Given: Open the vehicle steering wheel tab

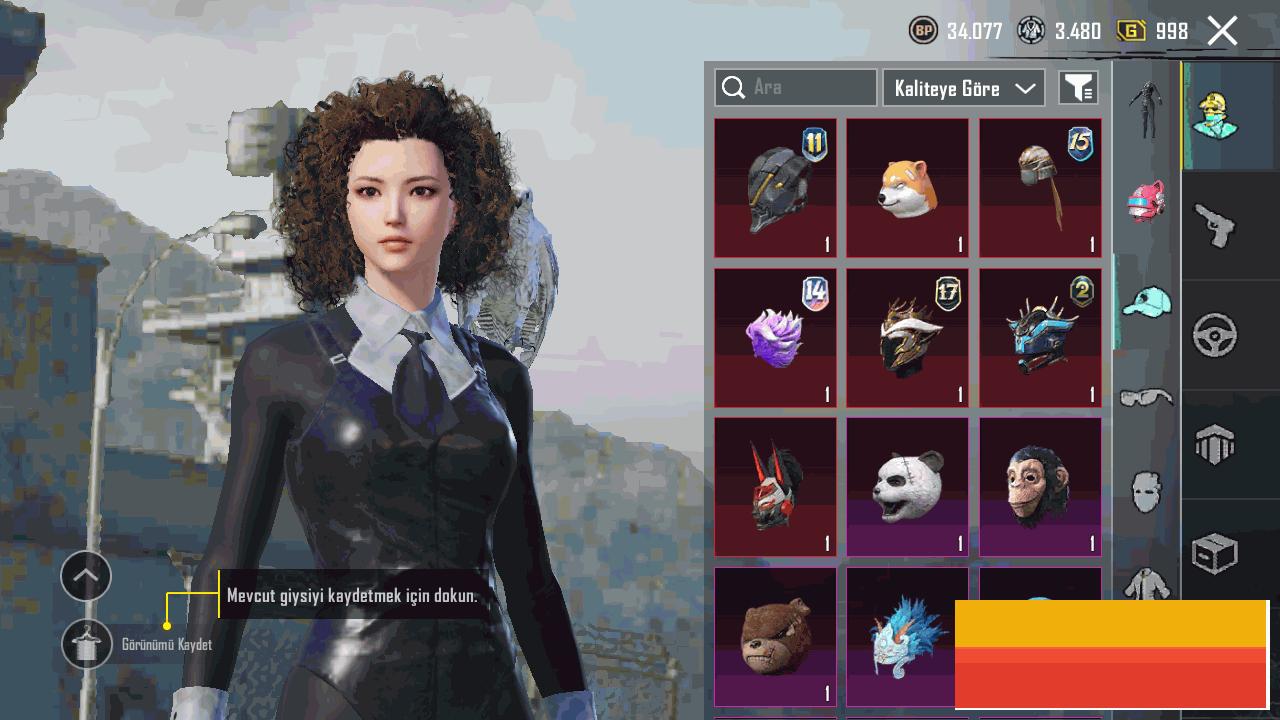Looking at the screenshot, I should pyautogui.click(x=1214, y=335).
